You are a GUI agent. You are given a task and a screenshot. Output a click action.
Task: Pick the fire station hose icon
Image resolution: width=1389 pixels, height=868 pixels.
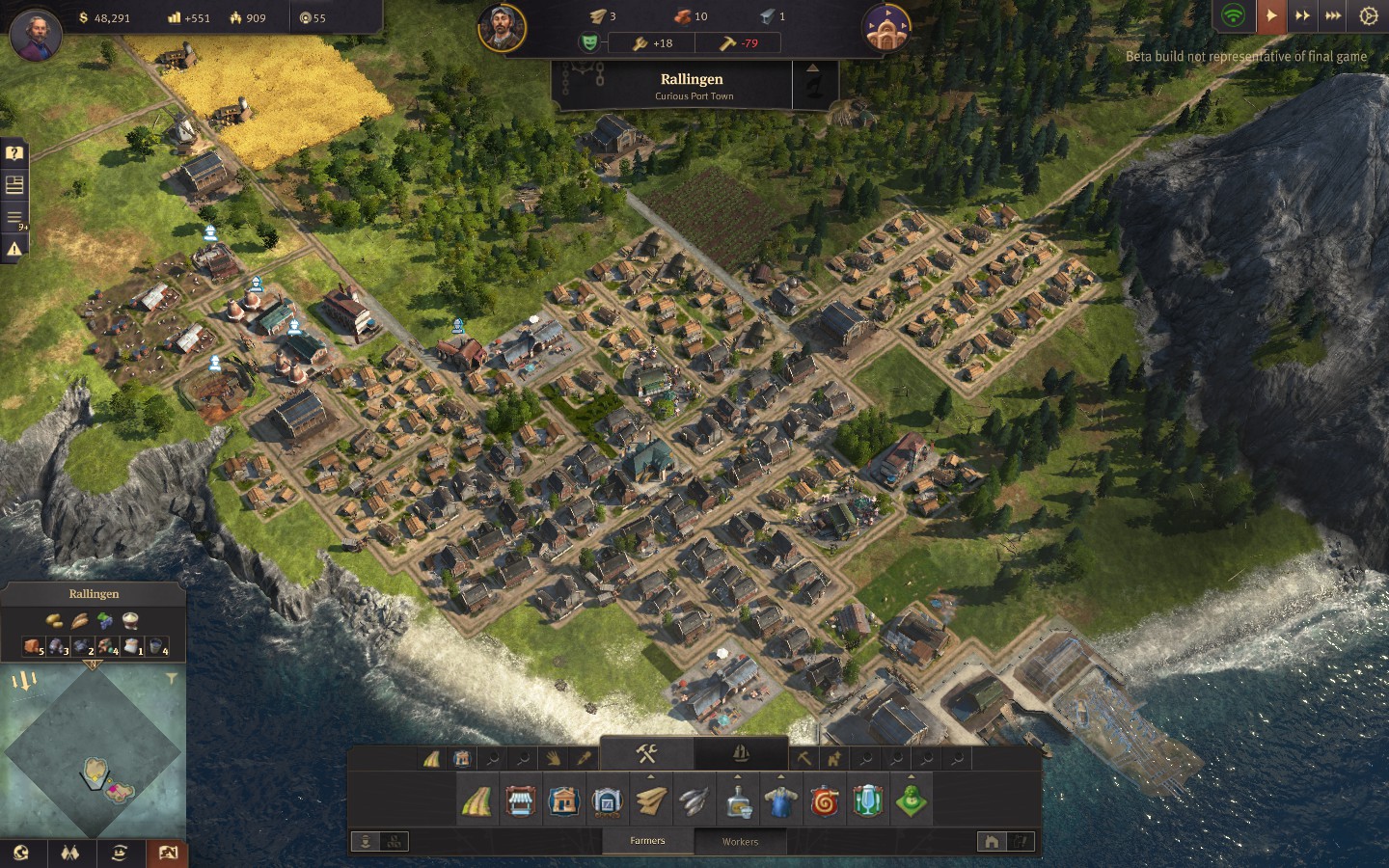(x=825, y=801)
